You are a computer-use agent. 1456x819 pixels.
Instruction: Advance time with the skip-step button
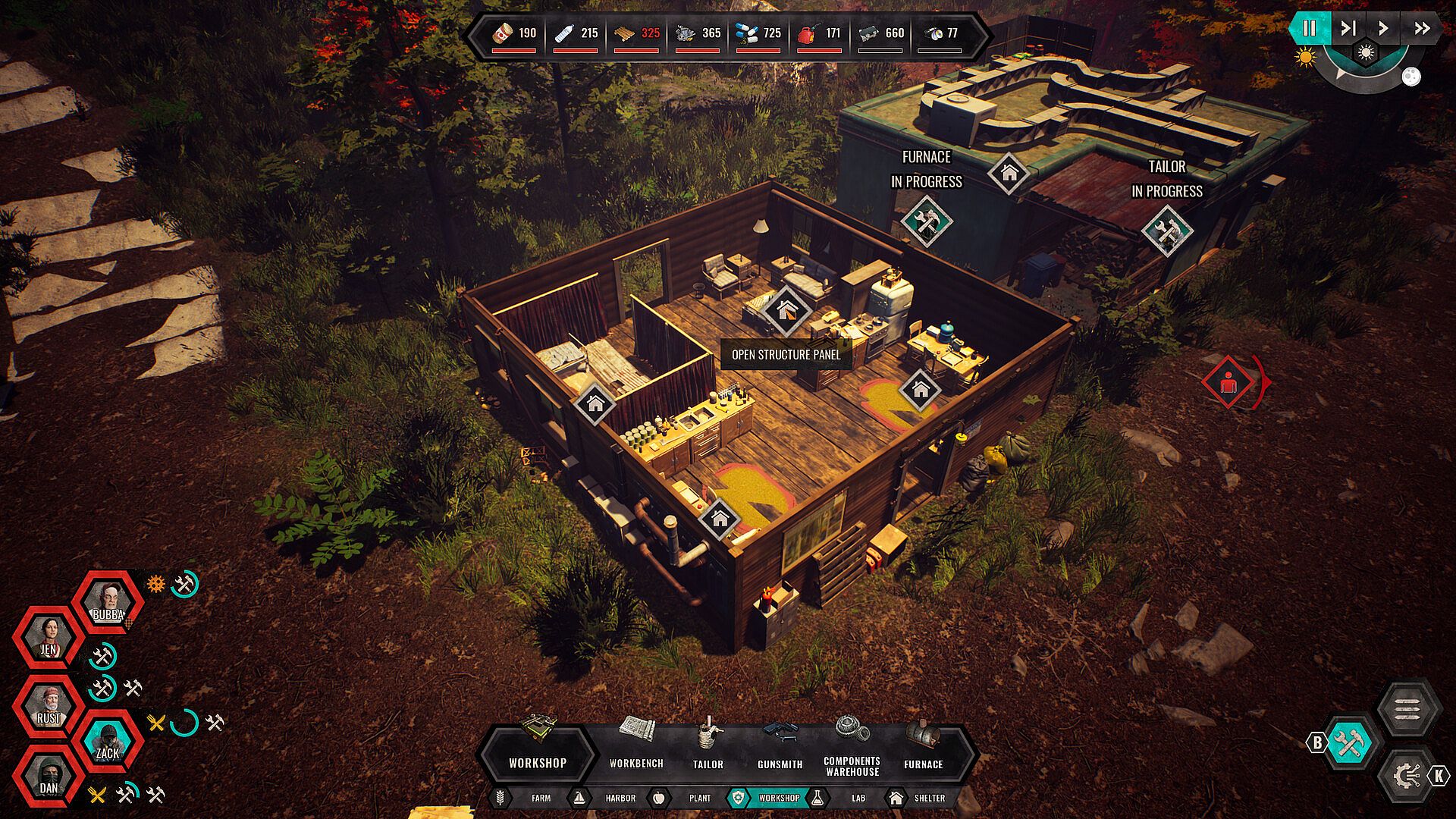pos(1348,29)
